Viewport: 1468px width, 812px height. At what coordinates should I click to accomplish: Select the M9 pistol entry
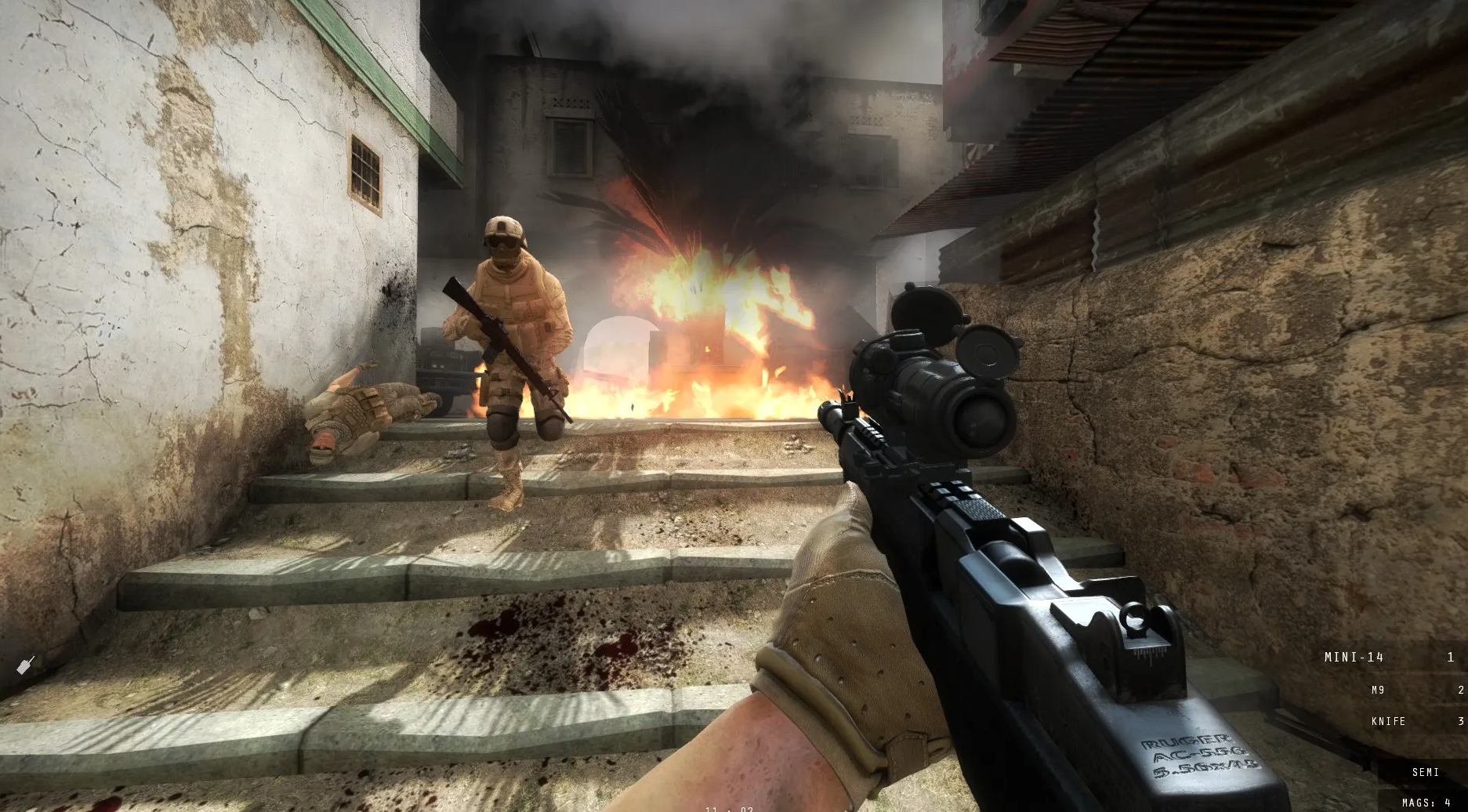(1379, 691)
